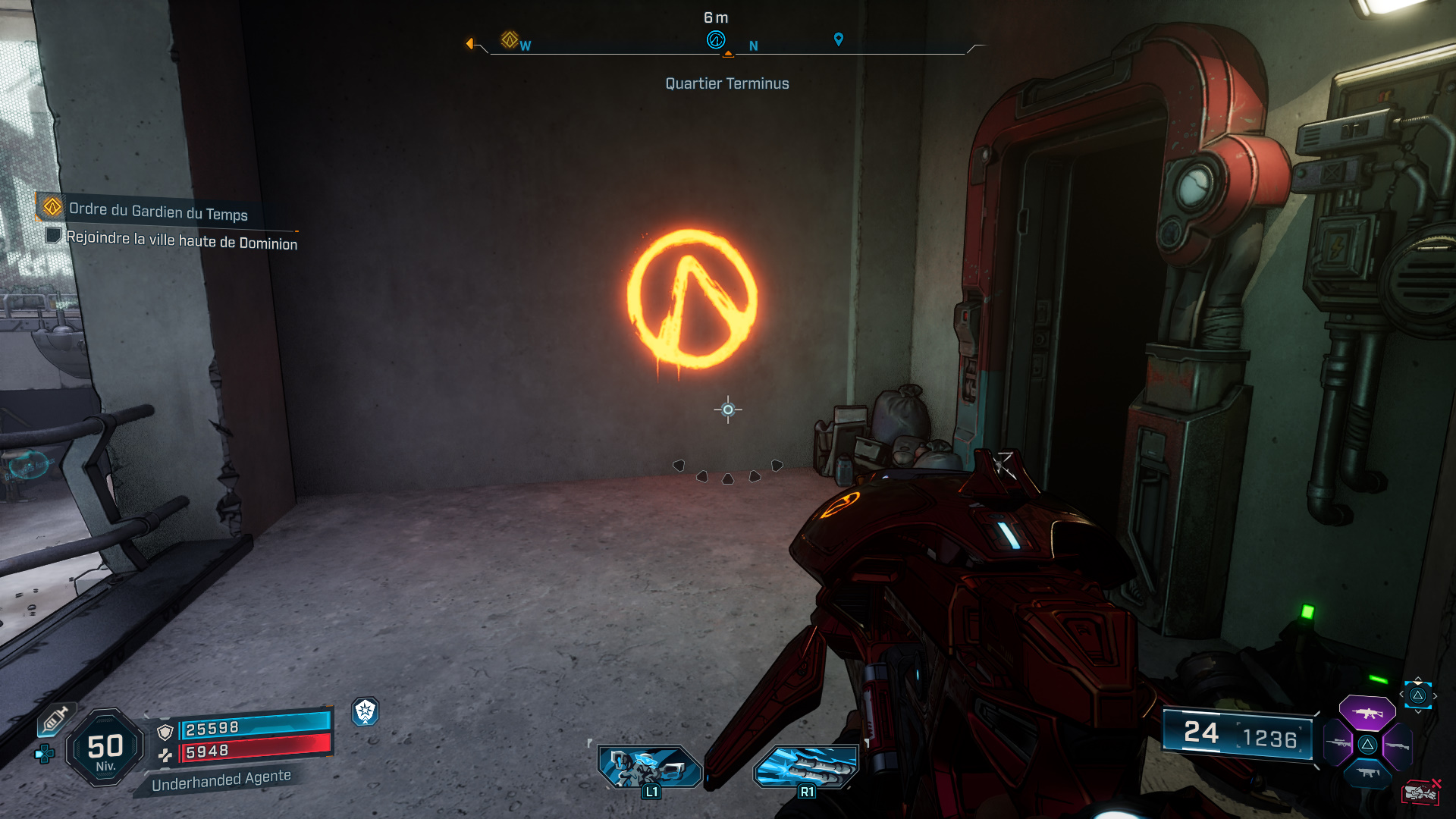This screenshot has height=819, width=1456.
Task: Select the shotgun on the weapon wheel
Action: (x=1397, y=746)
